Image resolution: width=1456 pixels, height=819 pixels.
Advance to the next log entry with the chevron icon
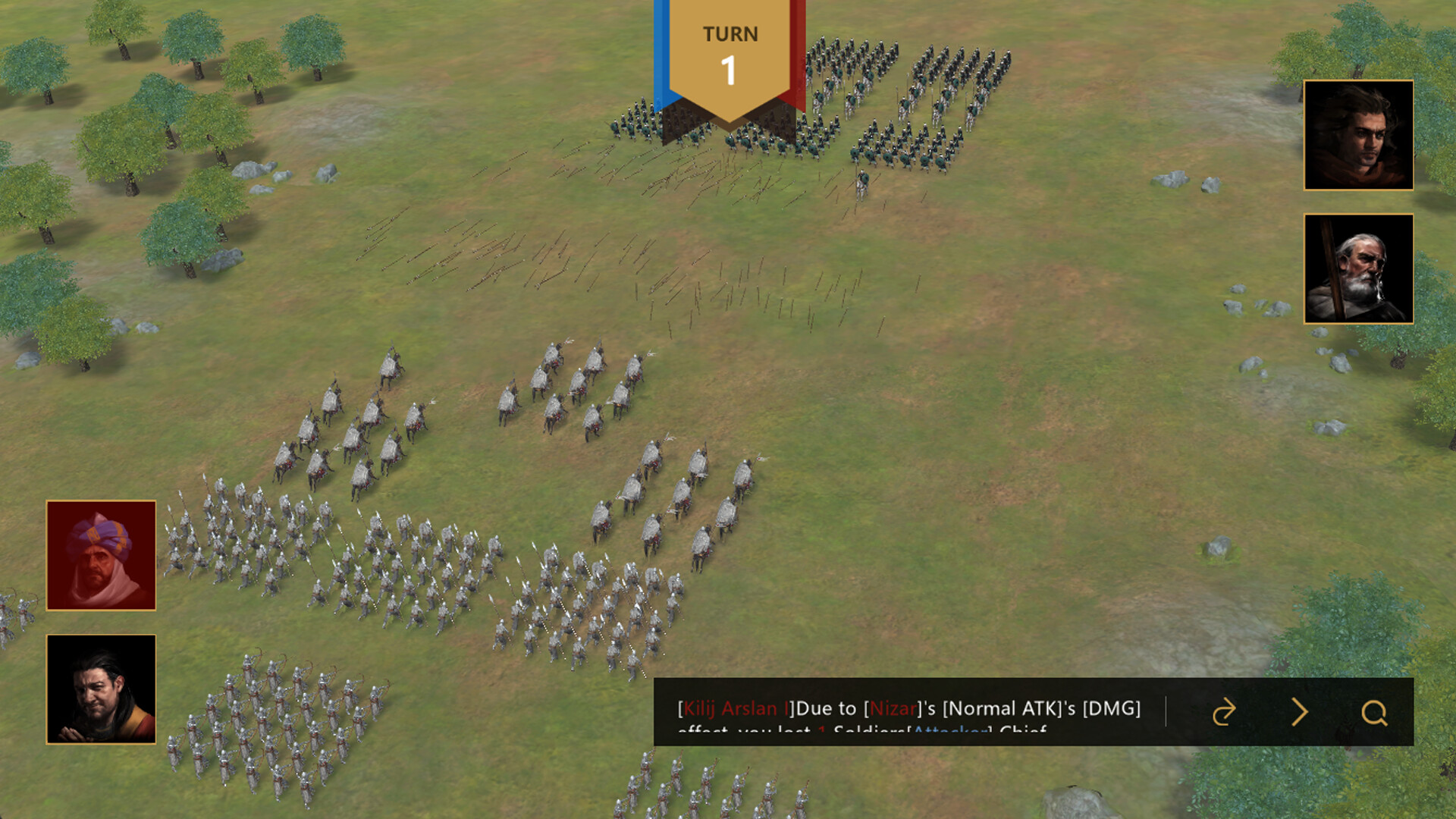pyautogui.click(x=1300, y=713)
